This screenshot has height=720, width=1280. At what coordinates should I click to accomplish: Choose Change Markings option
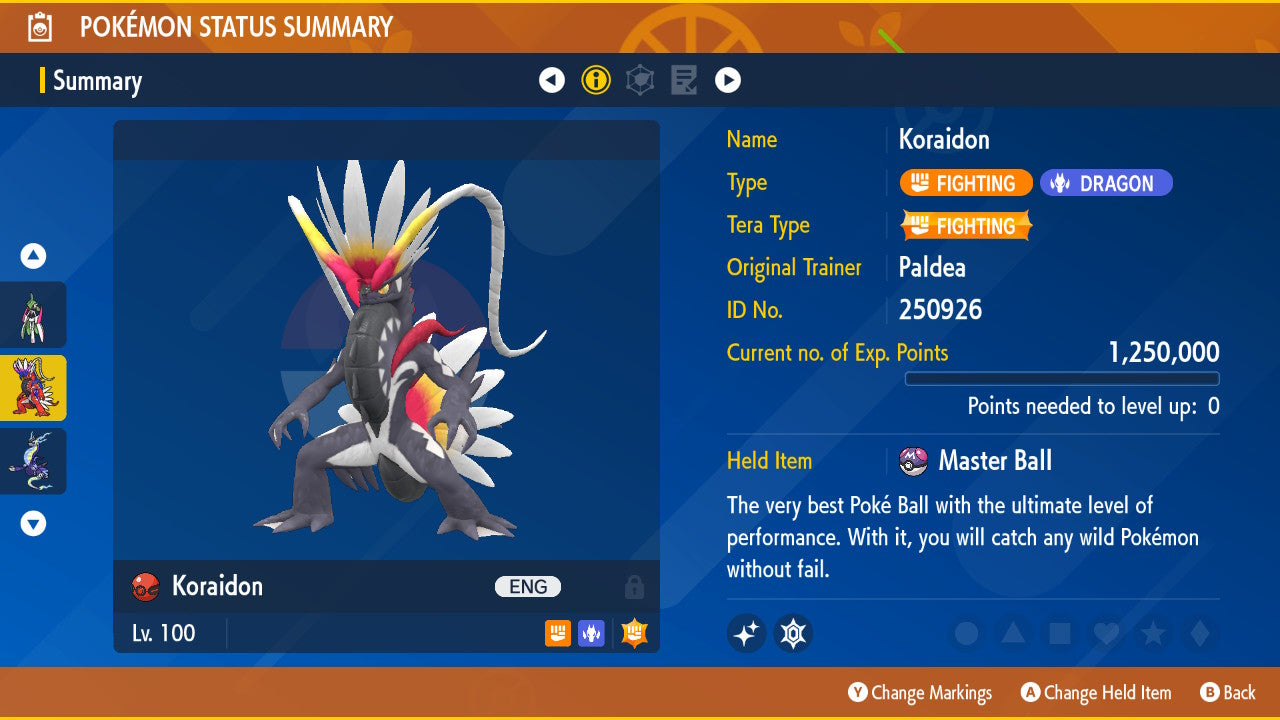pyautogui.click(x=920, y=692)
